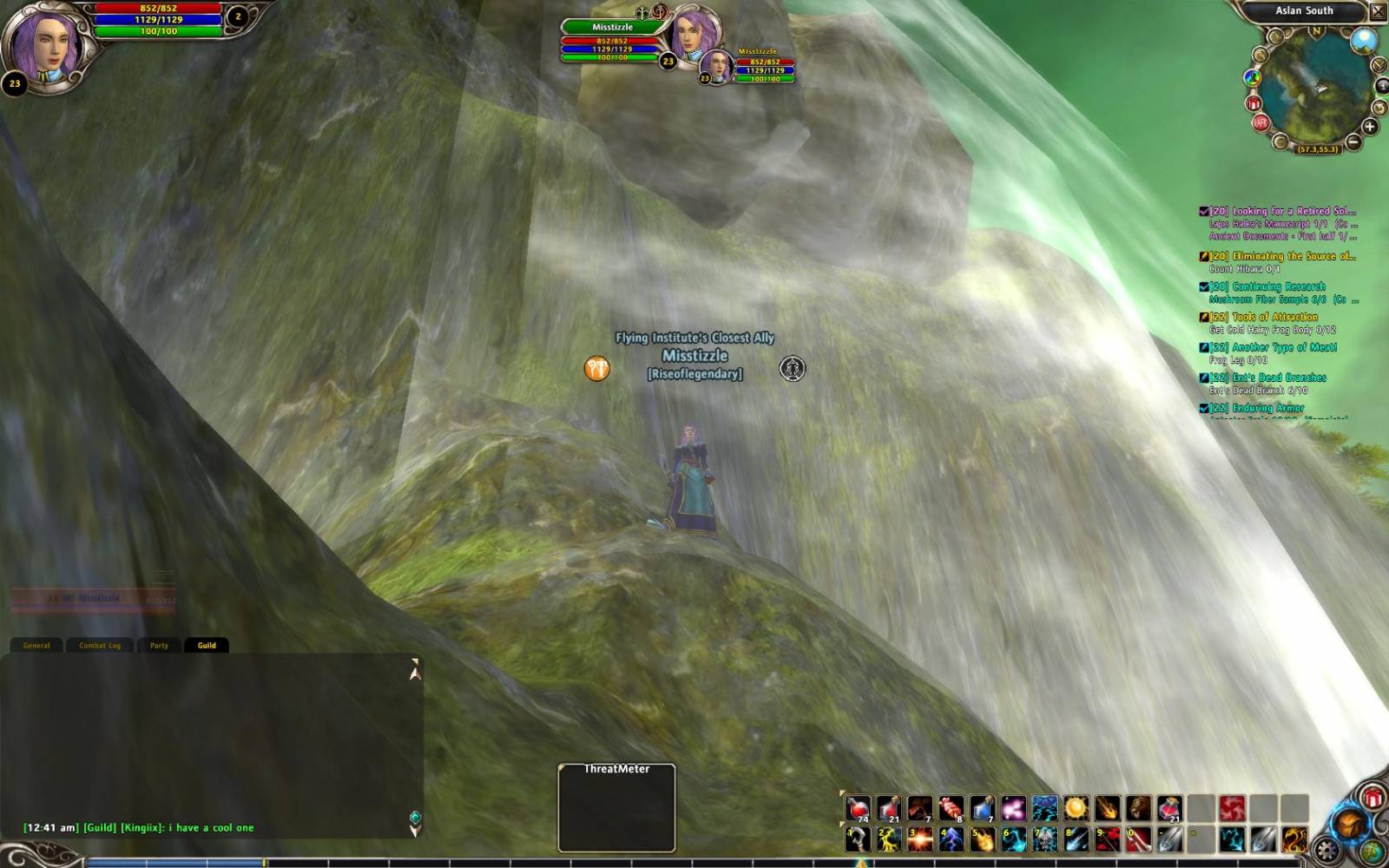Cast the fireball skill in slot 5

(982, 839)
